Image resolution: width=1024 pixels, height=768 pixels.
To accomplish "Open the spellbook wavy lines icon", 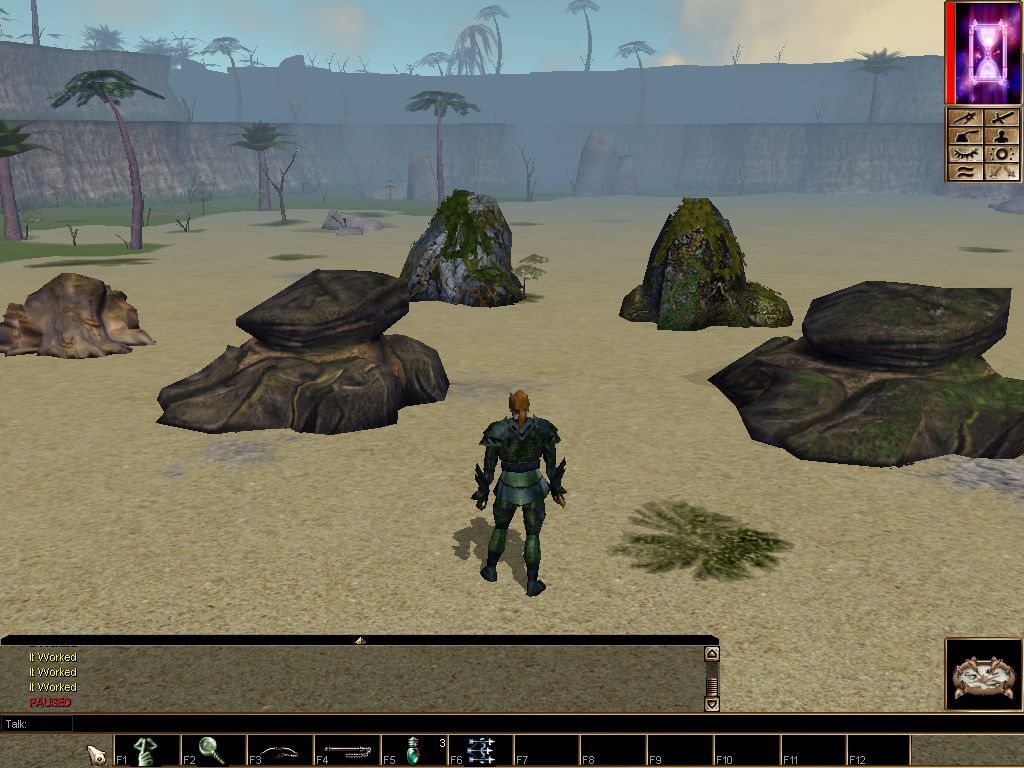I will pyautogui.click(x=964, y=172).
